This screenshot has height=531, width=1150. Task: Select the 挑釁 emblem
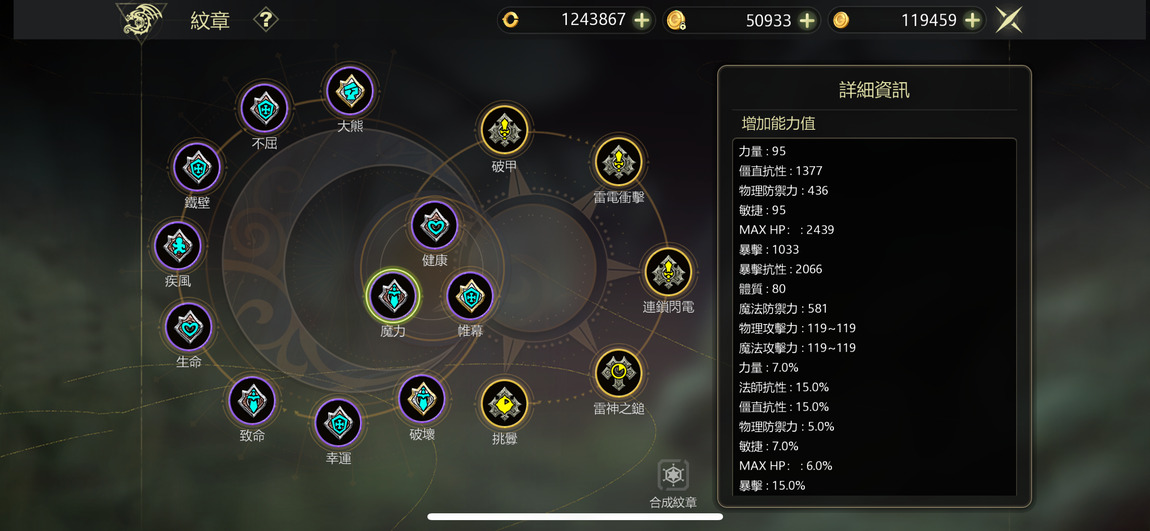point(505,404)
